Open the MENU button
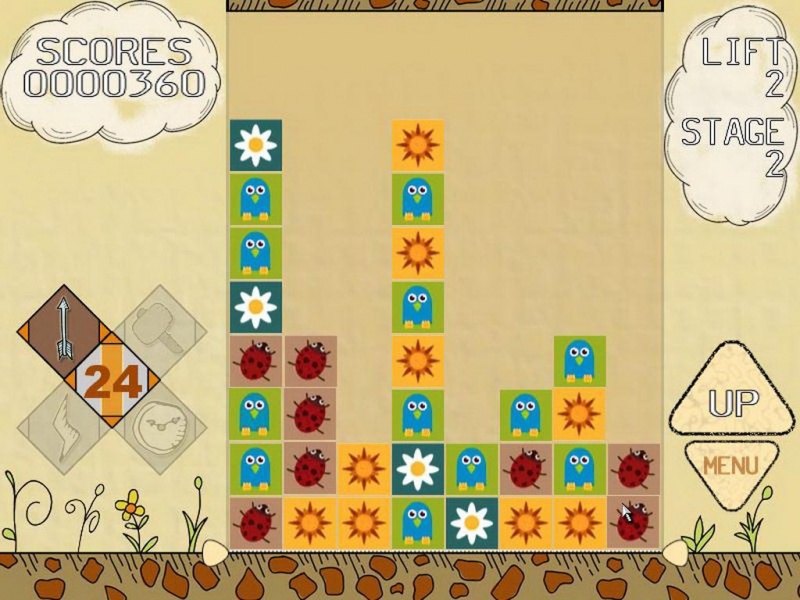This screenshot has height=600, width=800. (x=730, y=466)
